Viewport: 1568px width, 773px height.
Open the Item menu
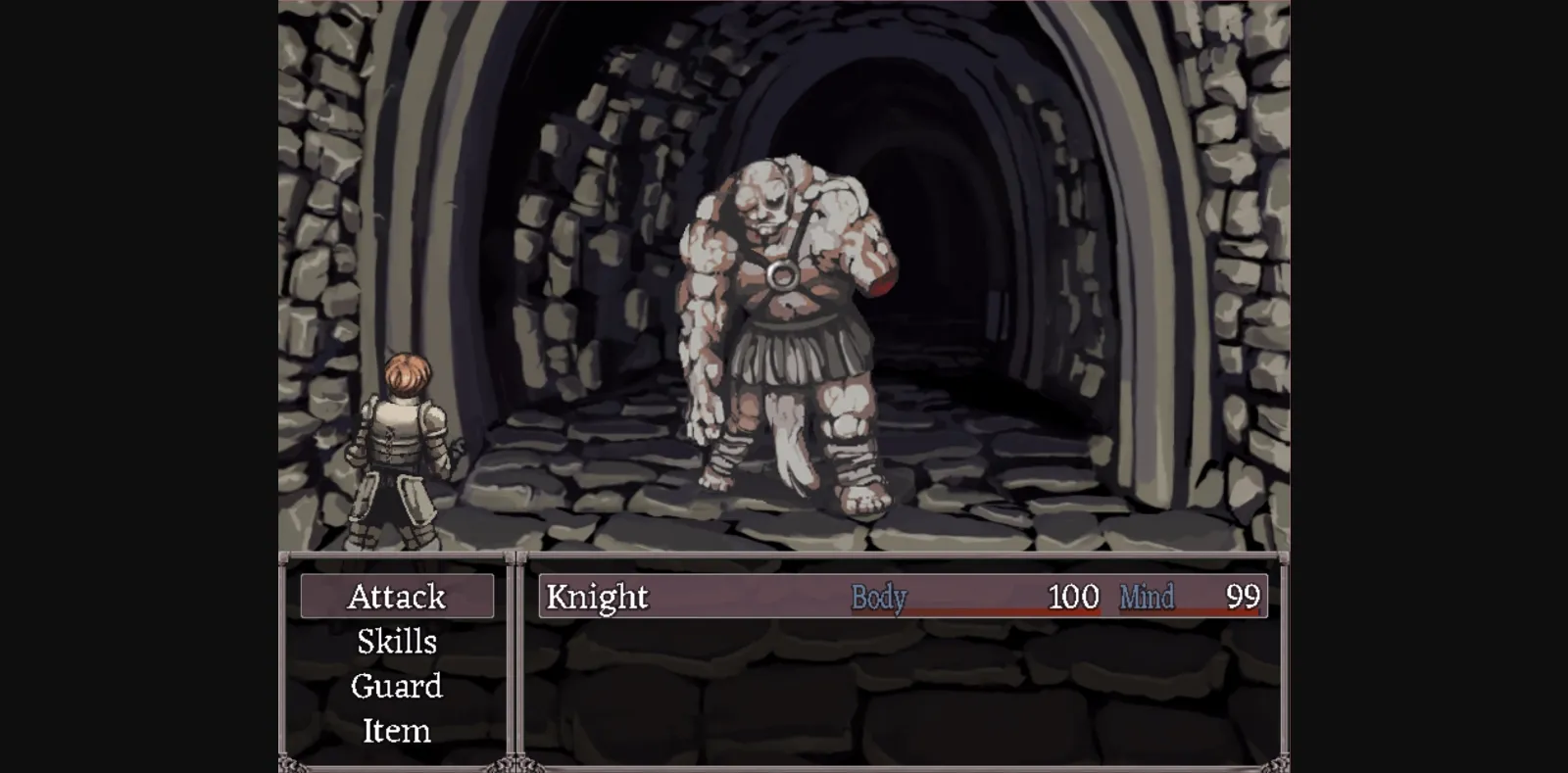tap(396, 731)
